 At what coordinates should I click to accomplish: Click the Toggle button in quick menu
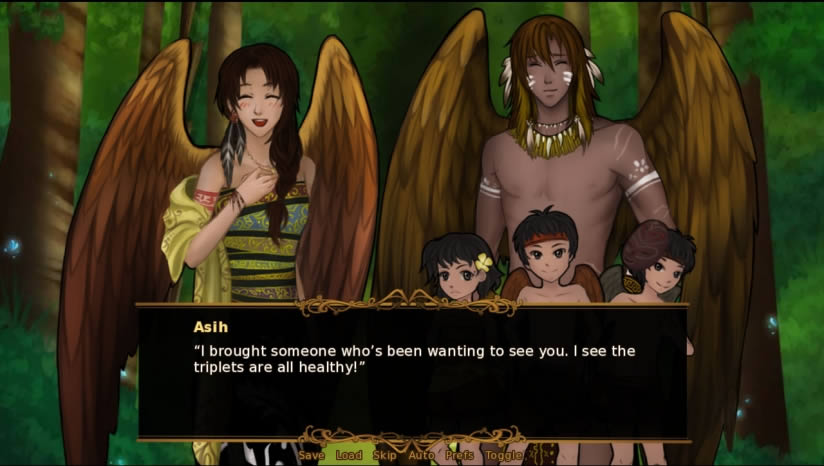click(x=503, y=456)
